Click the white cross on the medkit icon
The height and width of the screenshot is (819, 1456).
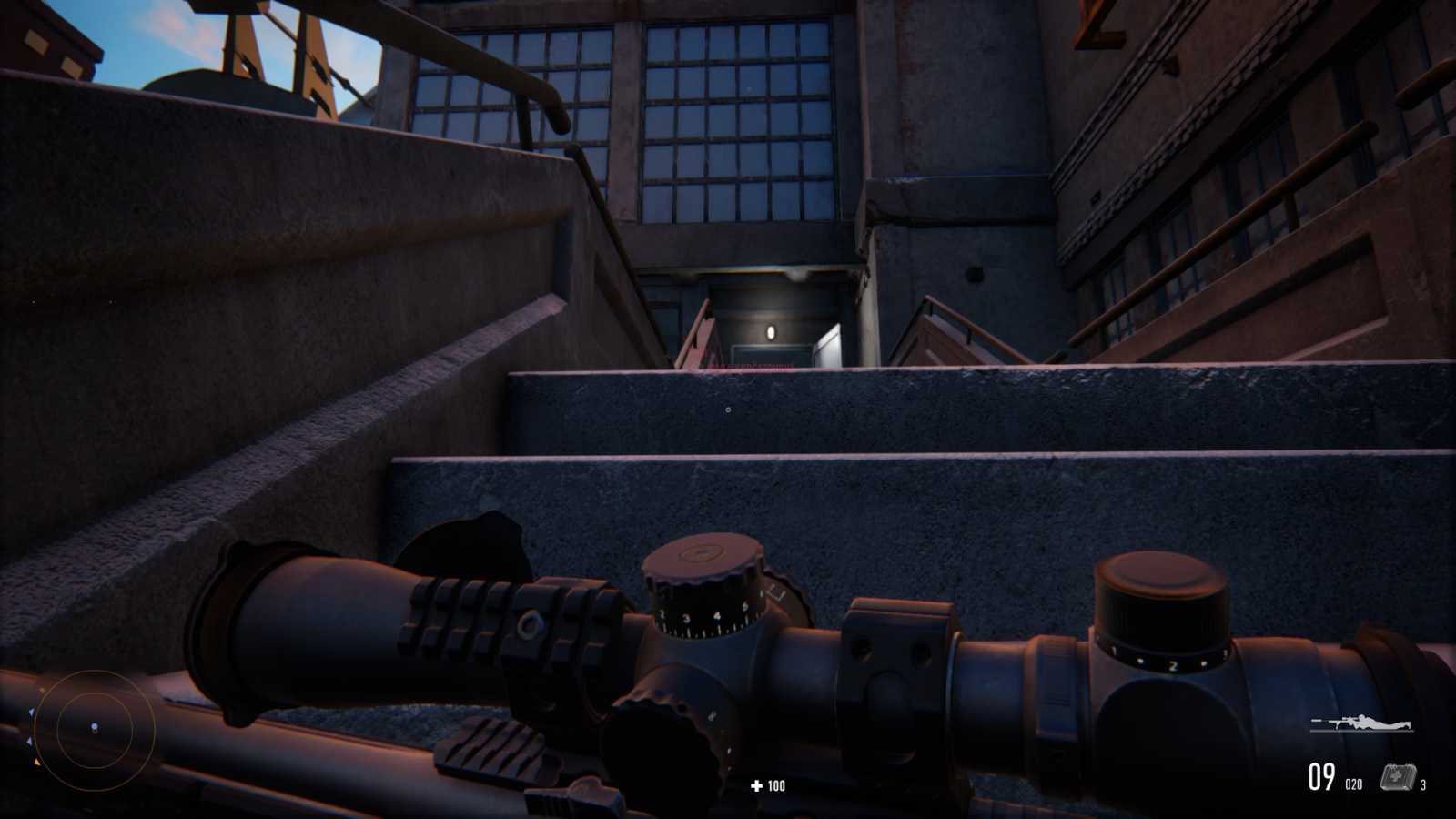tap(1397, 775)
